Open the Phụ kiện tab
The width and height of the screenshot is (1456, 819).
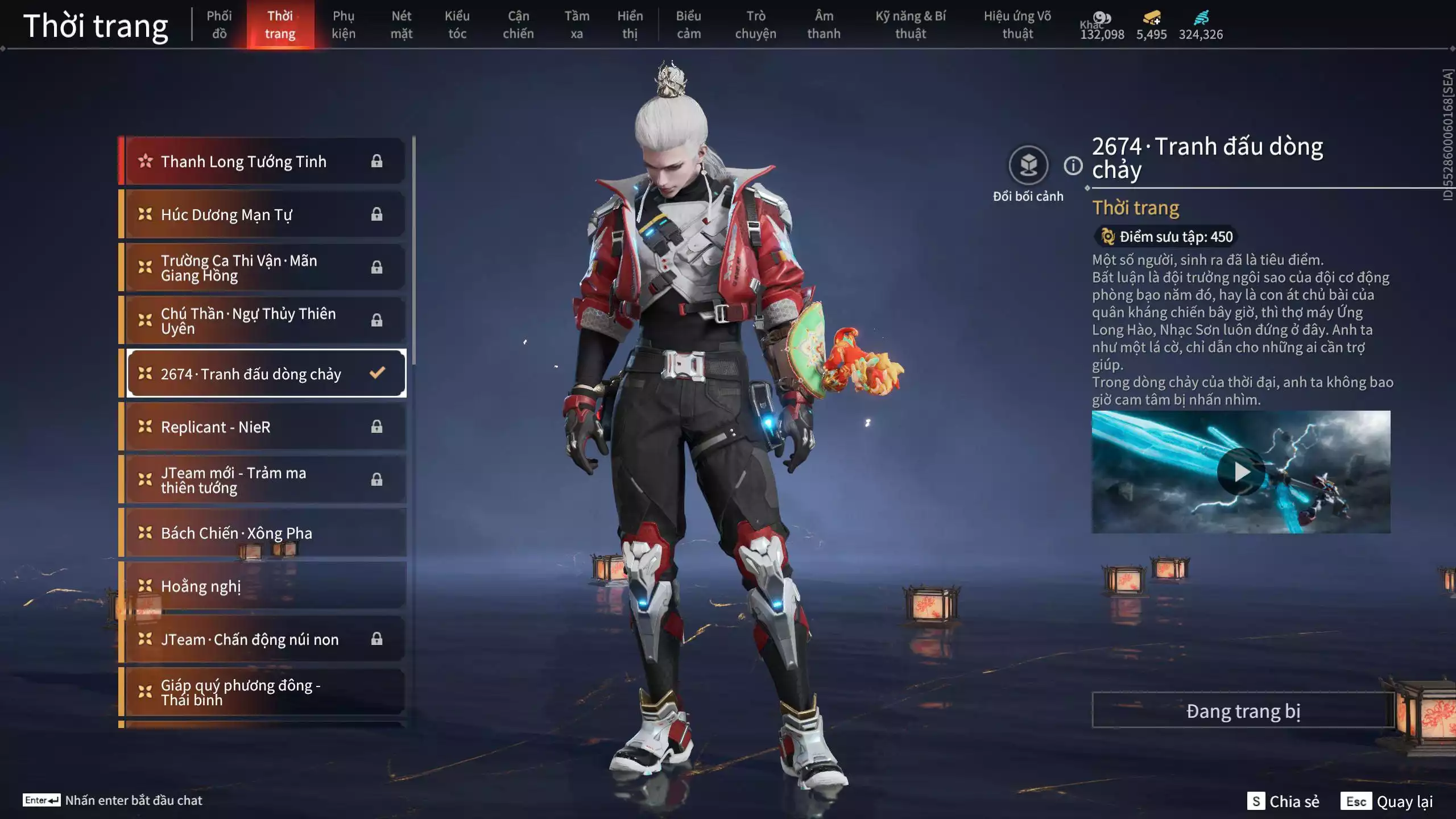pyautogui.click(x=344, y=24)
